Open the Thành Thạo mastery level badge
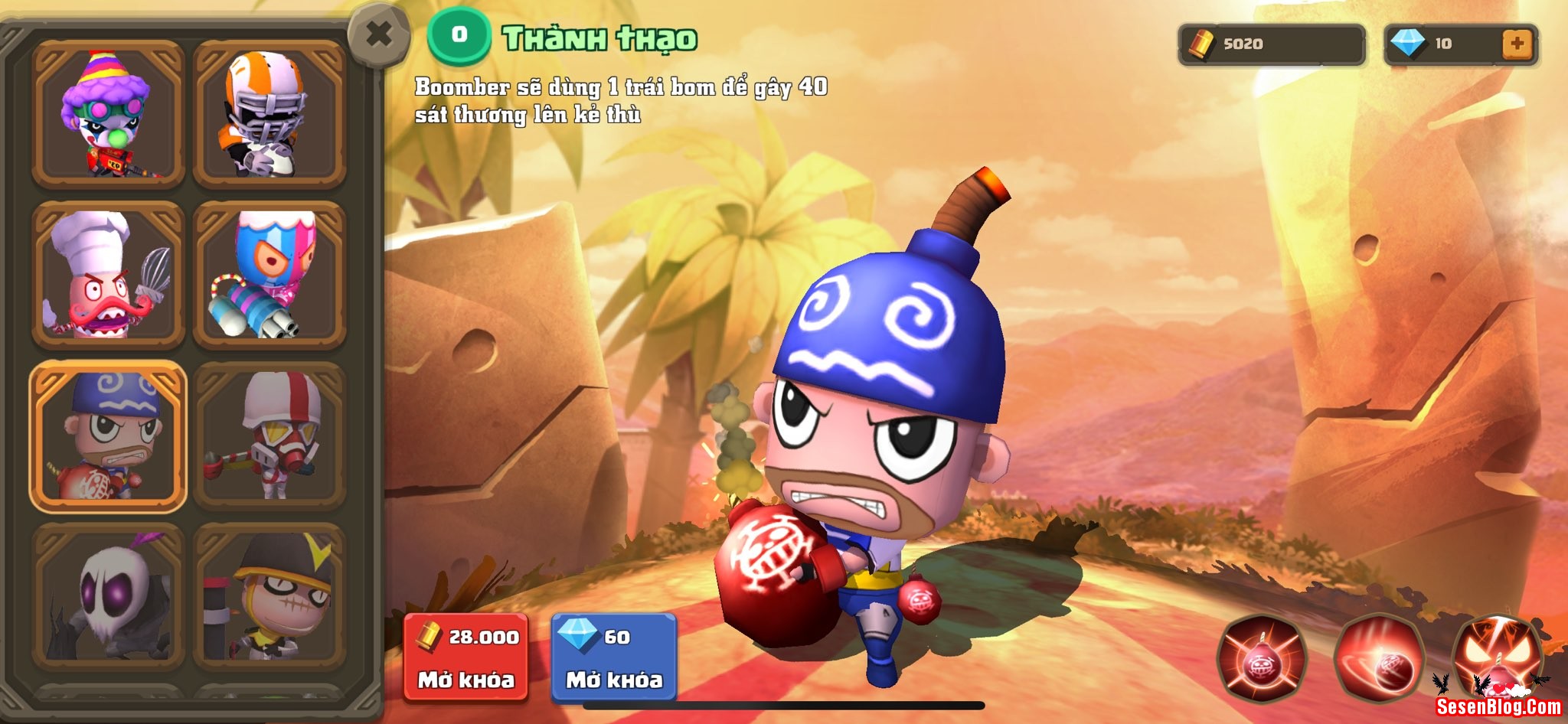 point(459,35)
